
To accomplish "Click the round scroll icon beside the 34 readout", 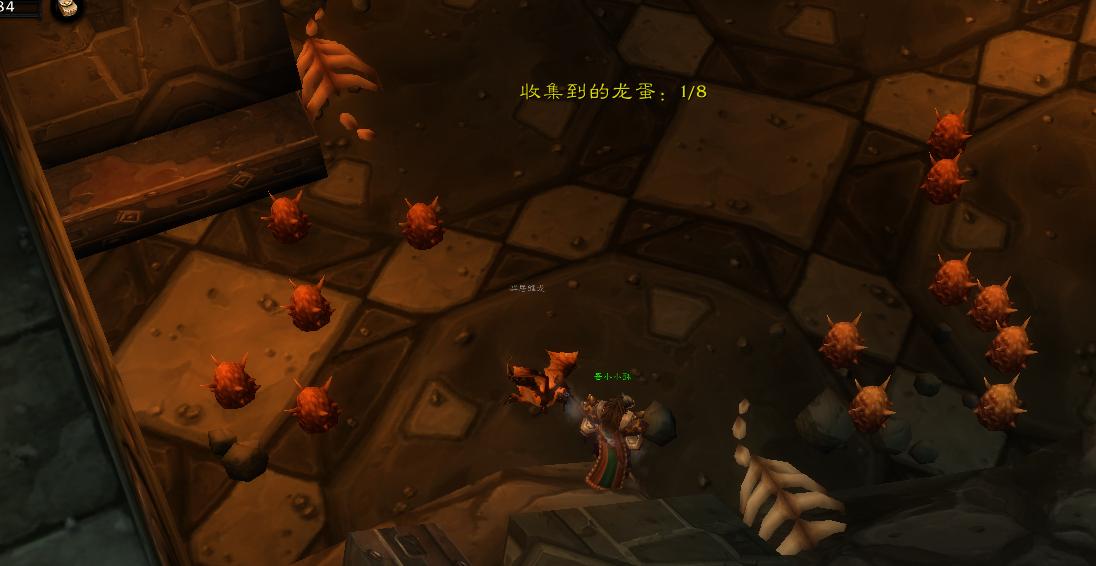I will [x=69, y=8].
